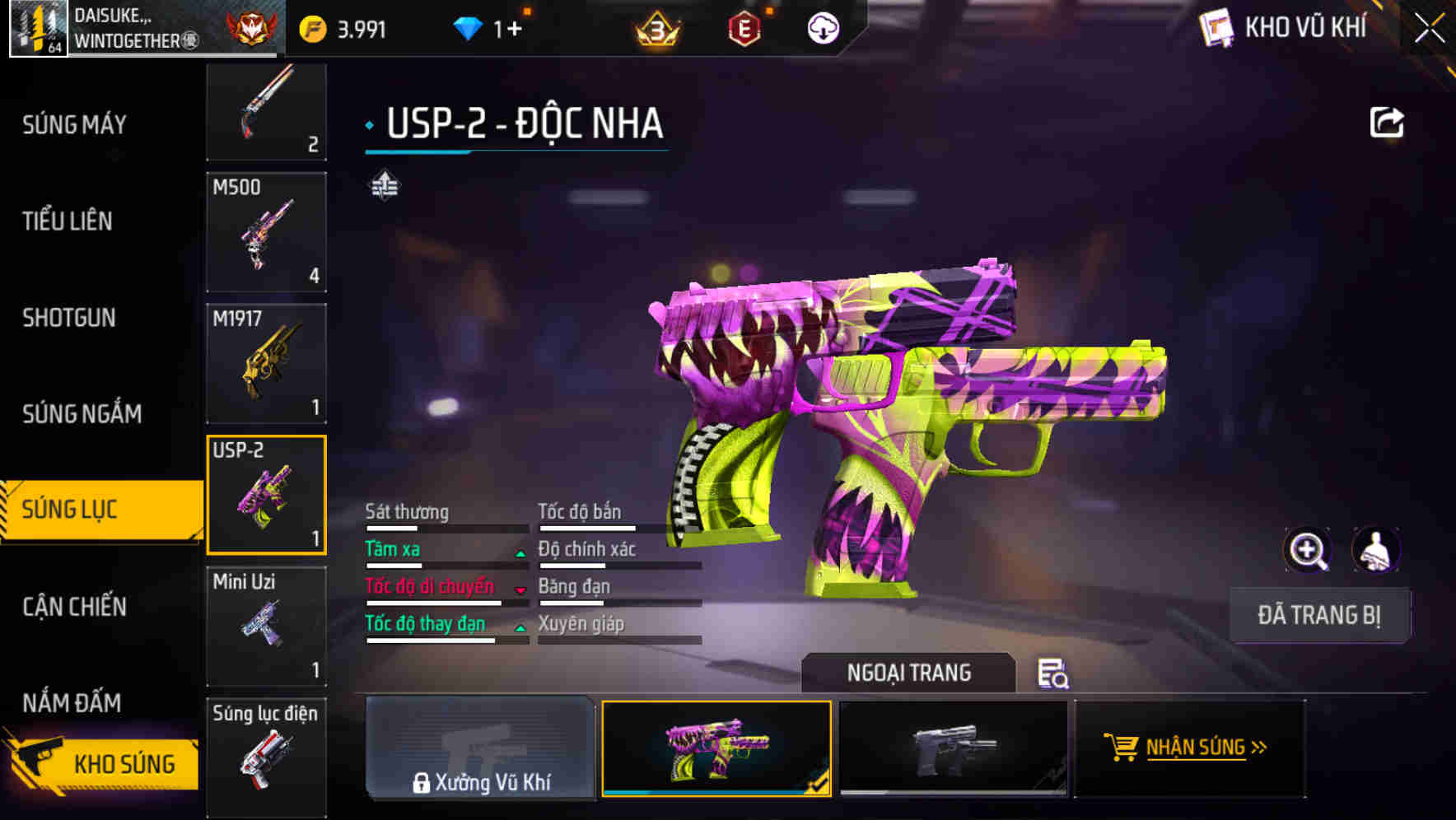Click the diamond currency icon
1456x820 pixels.
(x=469, y=27)
